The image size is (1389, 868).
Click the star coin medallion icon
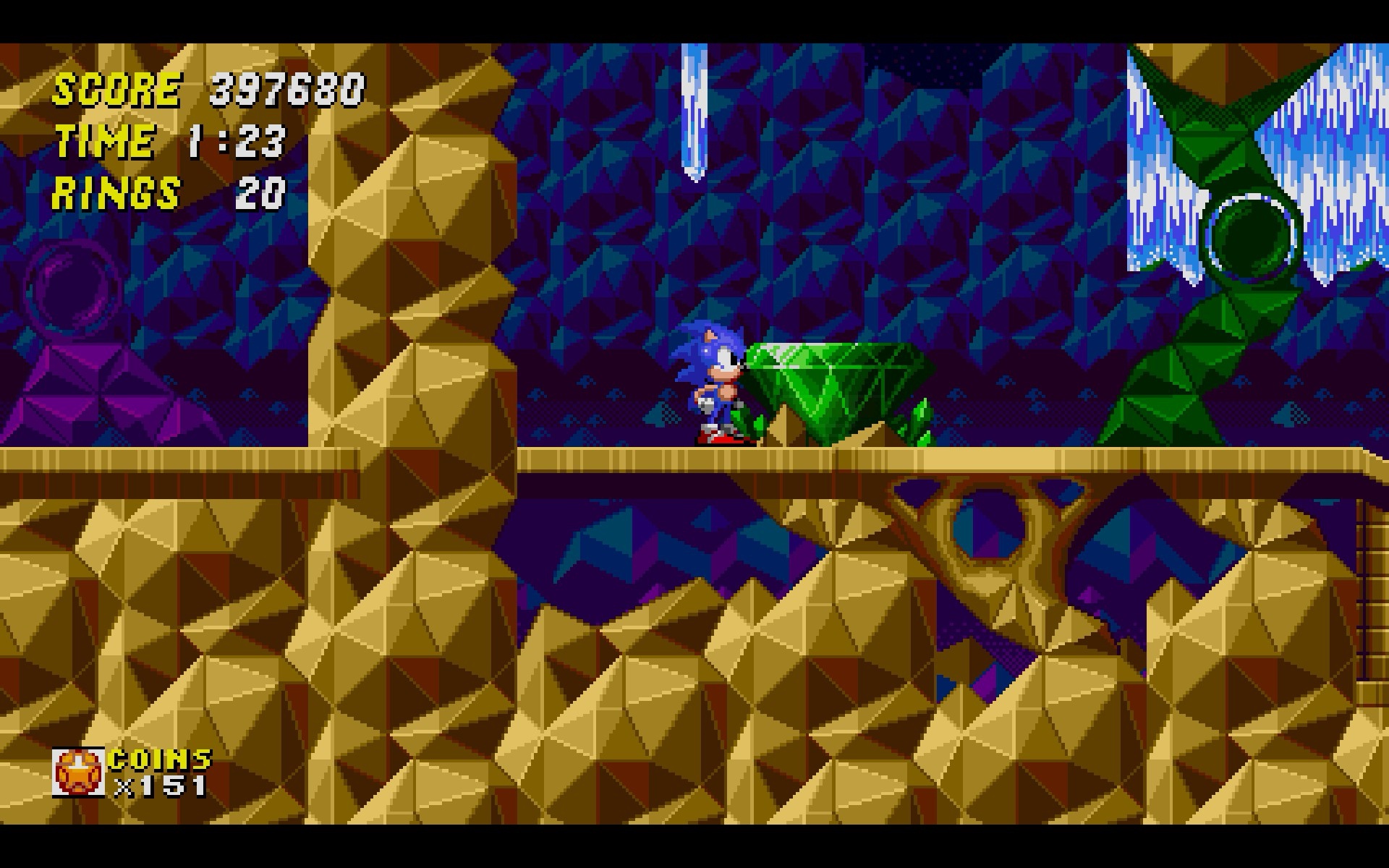[78, 773]
